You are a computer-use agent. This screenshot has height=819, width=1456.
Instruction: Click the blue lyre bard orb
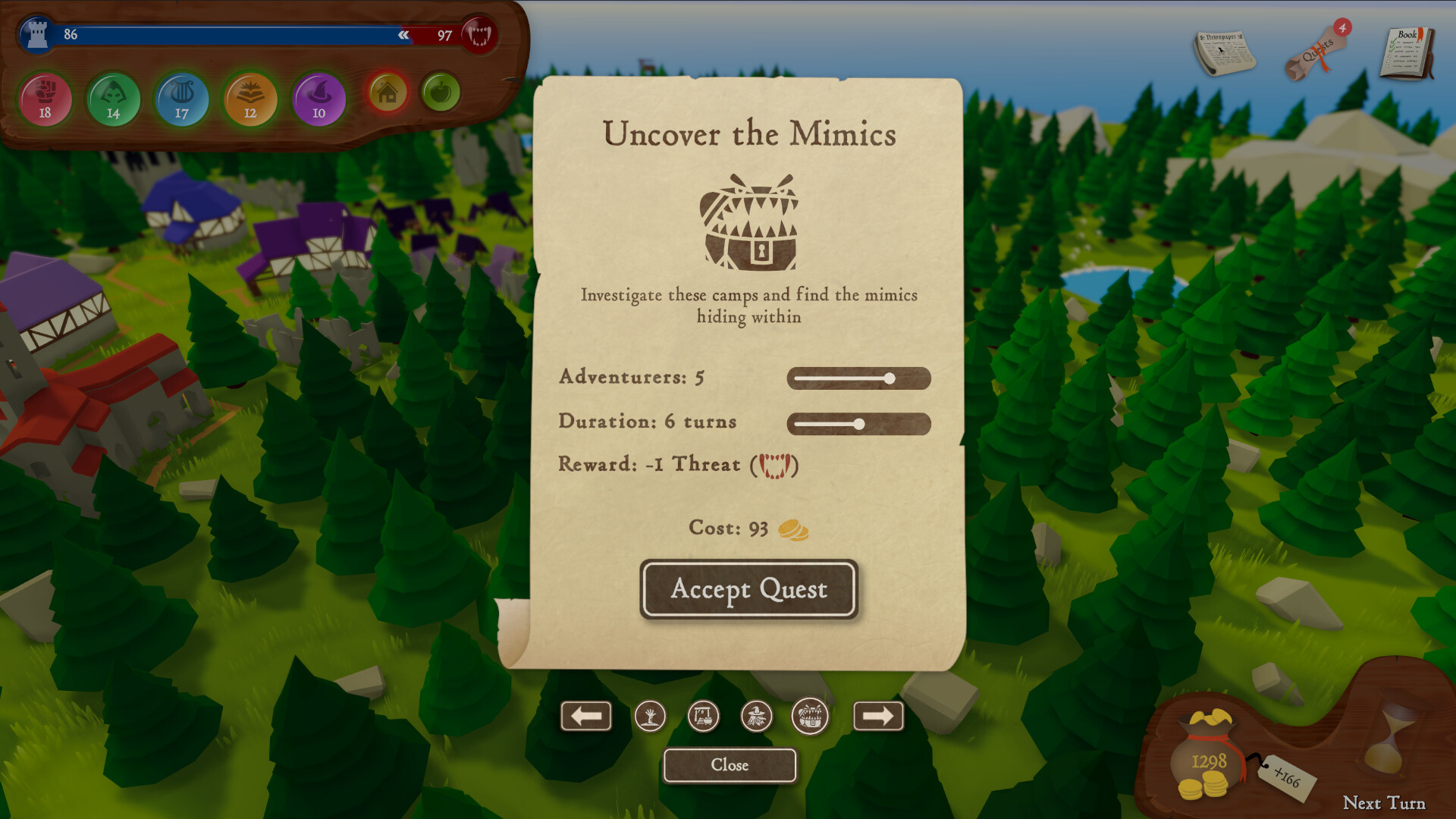tap(182, 99)
